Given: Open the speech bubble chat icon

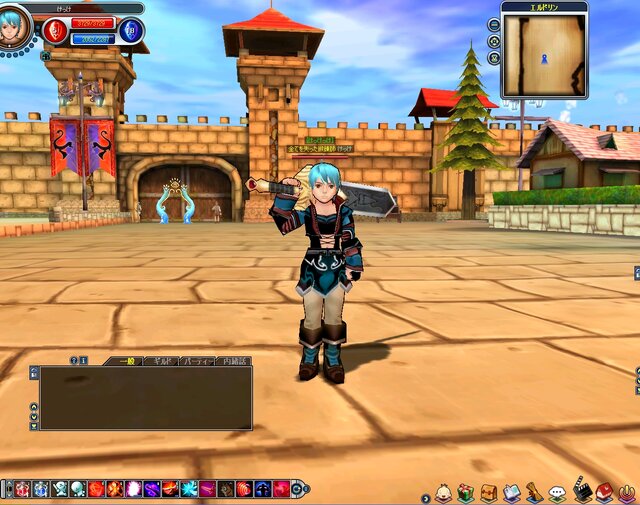Looking at the screenshot, I should [x=558, y=493].
